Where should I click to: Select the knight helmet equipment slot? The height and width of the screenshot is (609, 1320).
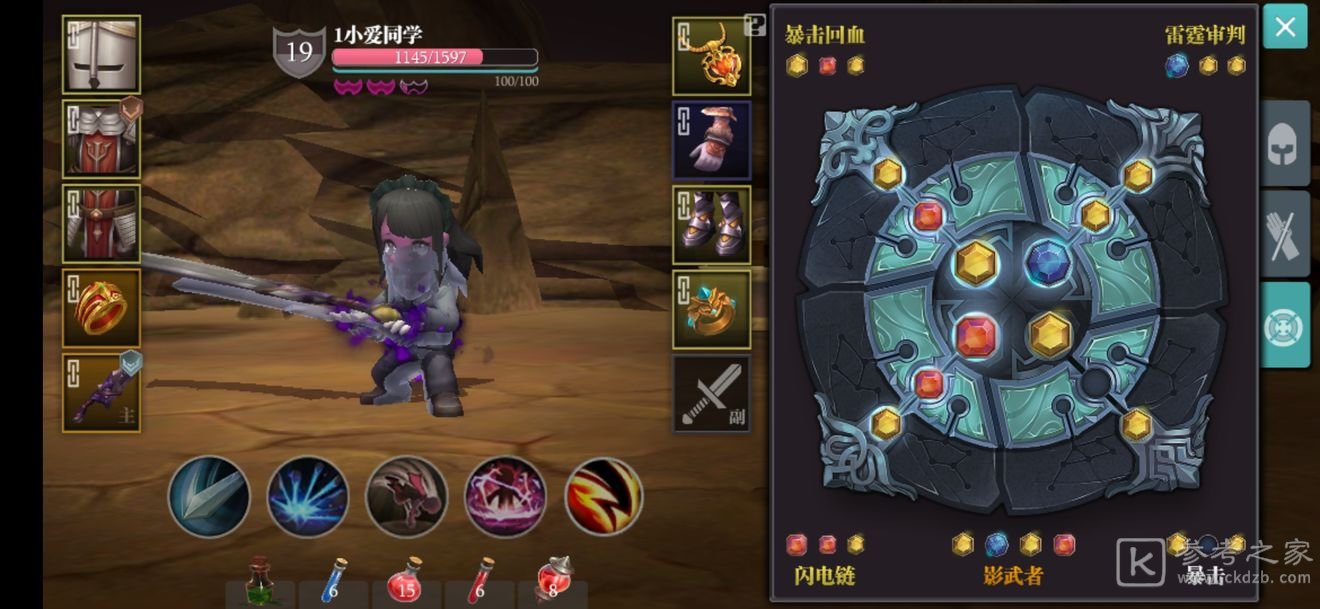[x=101, y=55]
